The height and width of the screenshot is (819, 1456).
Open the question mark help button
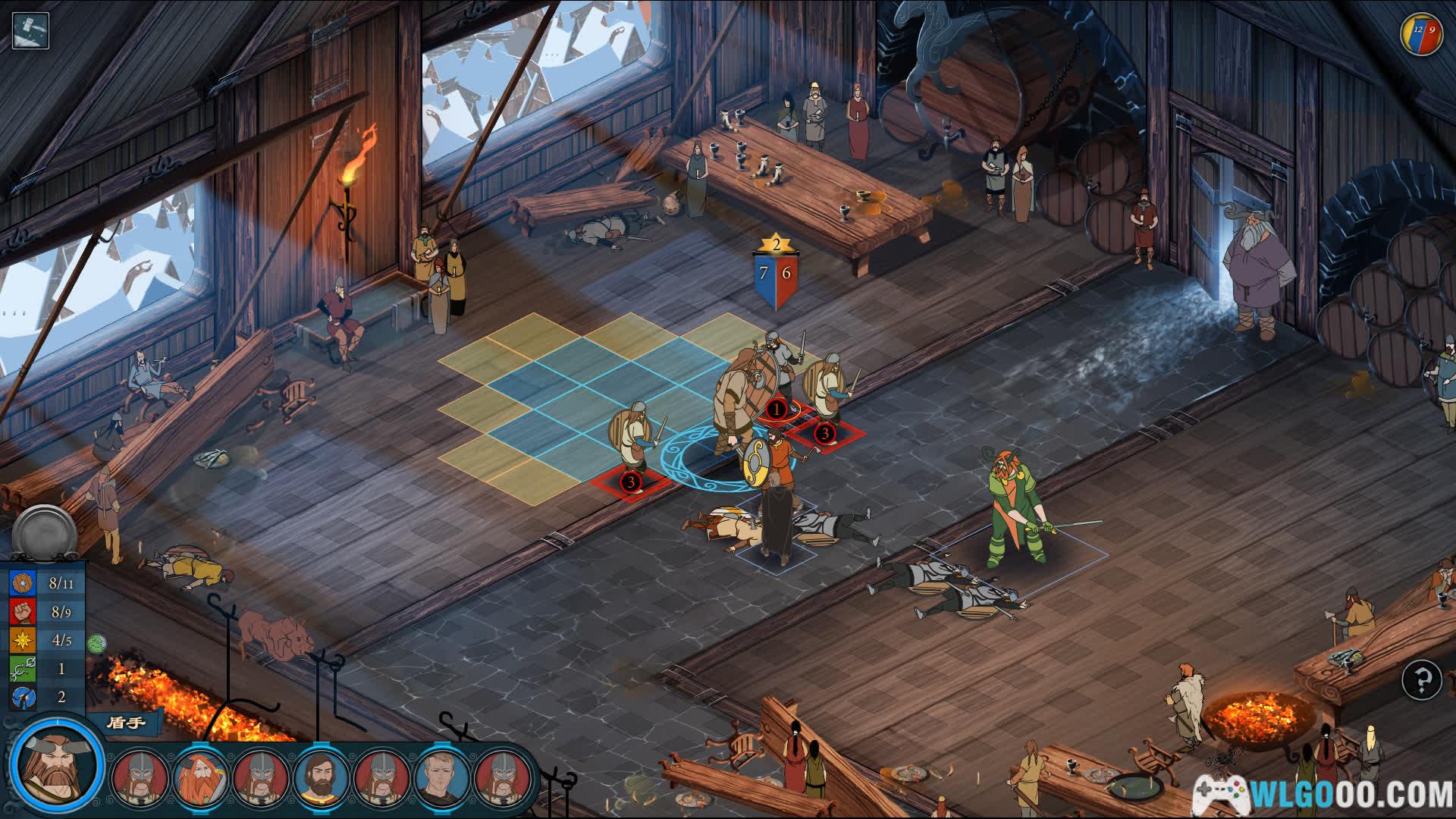click(x=1421, y=680)
